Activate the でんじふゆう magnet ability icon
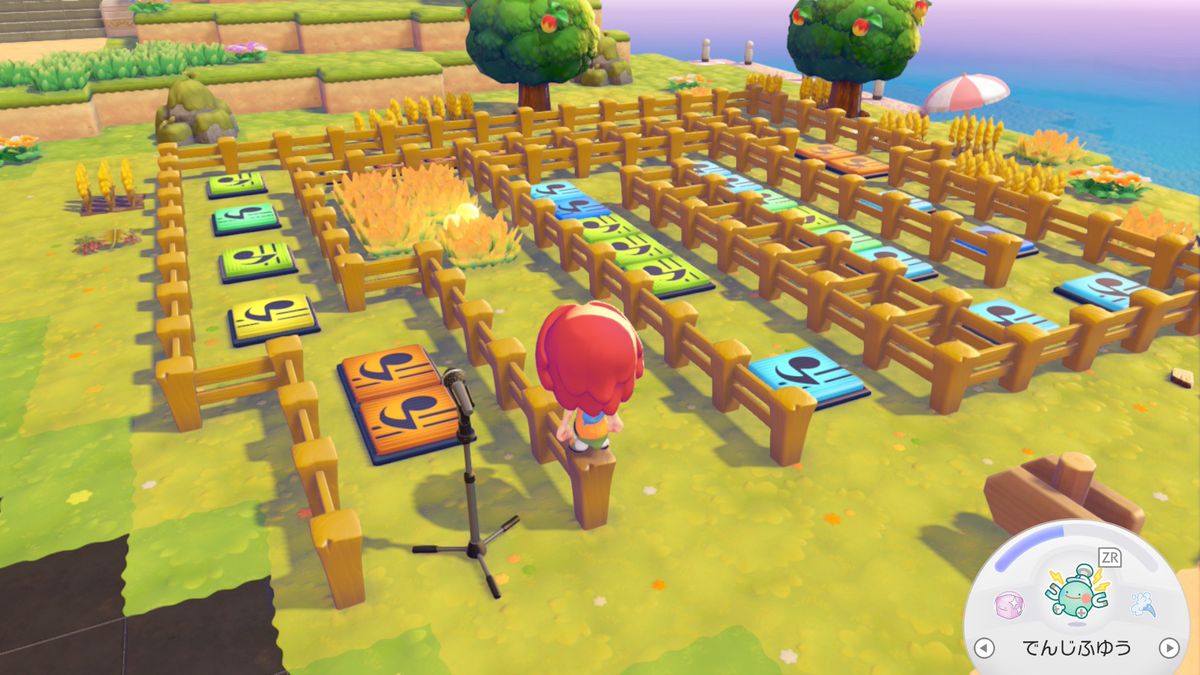1200x675 pixels. point(1075,594)
